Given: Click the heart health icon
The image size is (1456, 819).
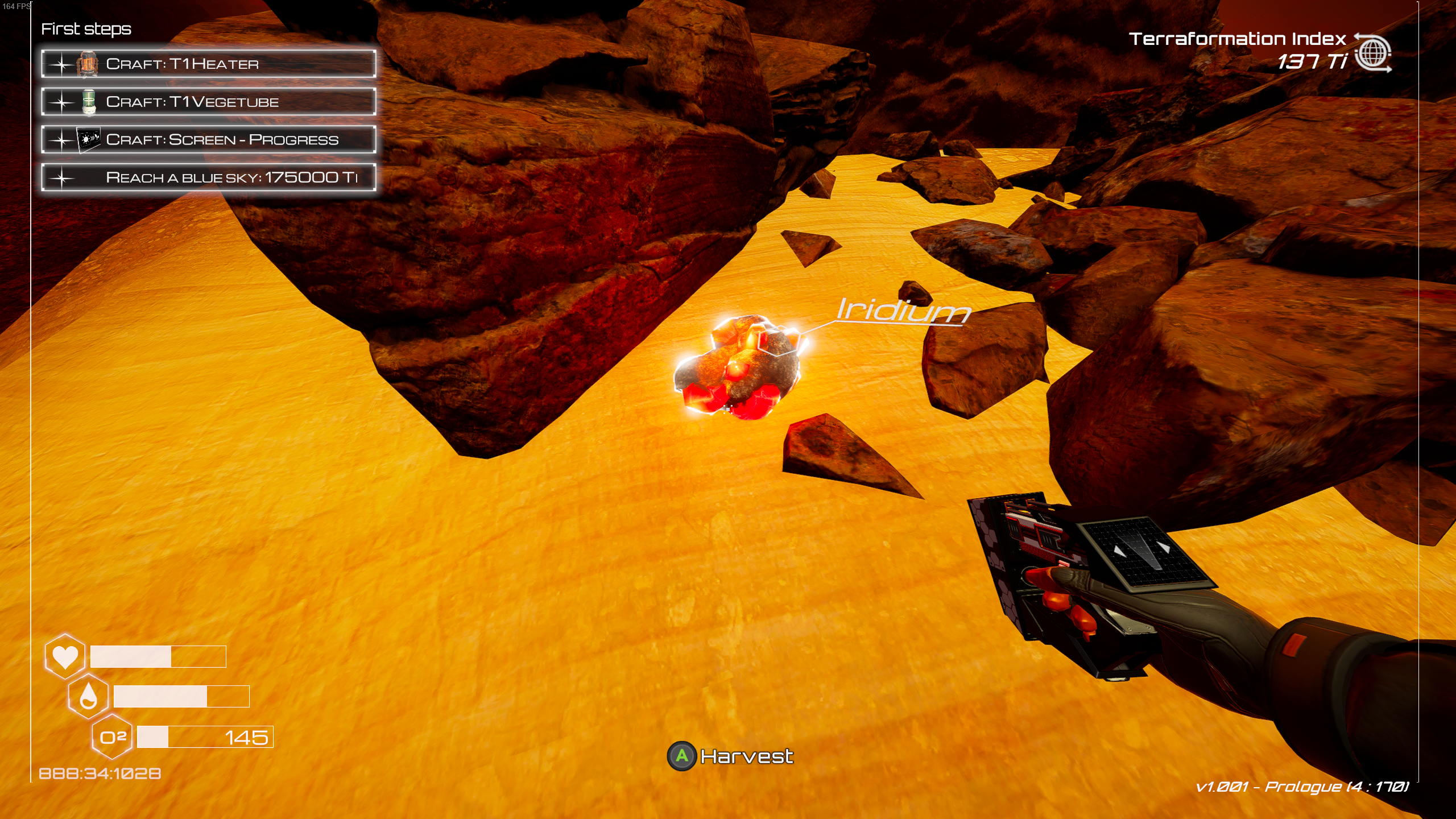Looking at the screenshot, I should pos(65,656).
